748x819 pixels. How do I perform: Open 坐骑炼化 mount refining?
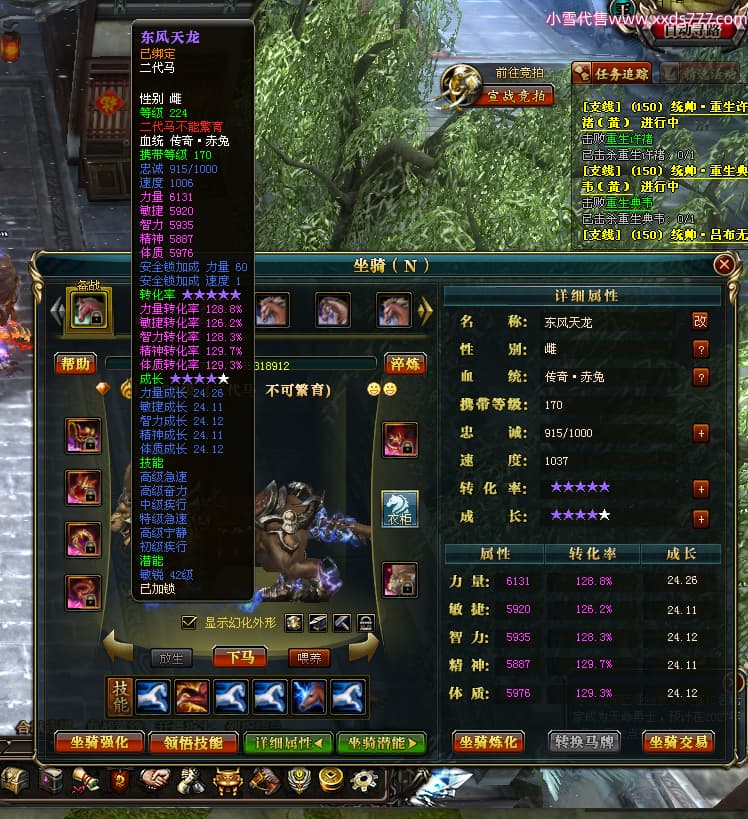(x=488, y=742)
